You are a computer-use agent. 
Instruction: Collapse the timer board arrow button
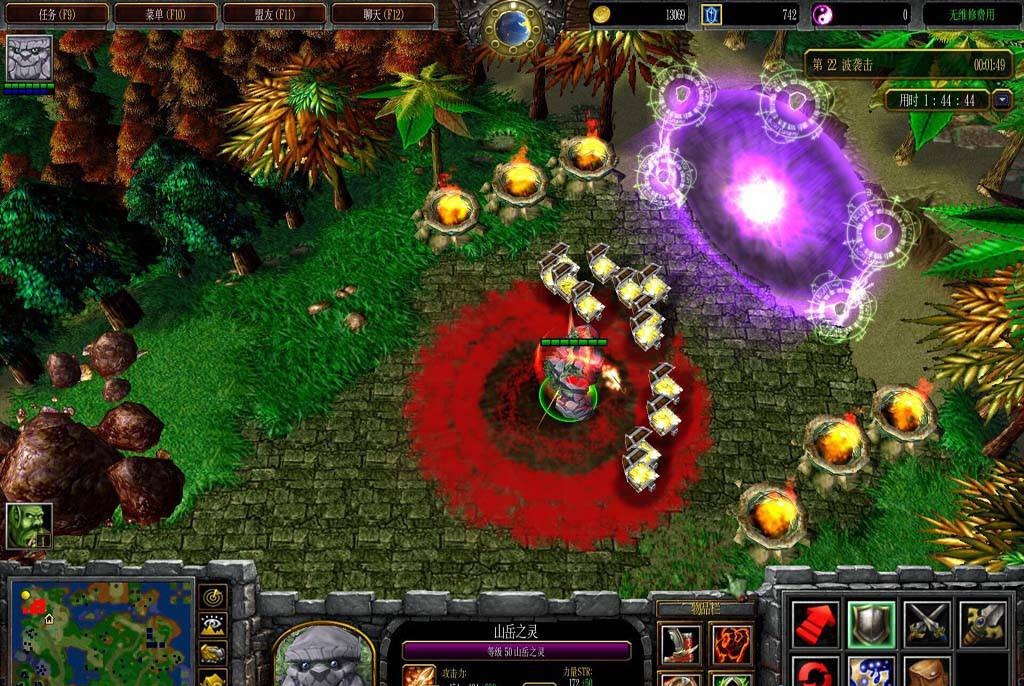click(x=1002, y=100)
